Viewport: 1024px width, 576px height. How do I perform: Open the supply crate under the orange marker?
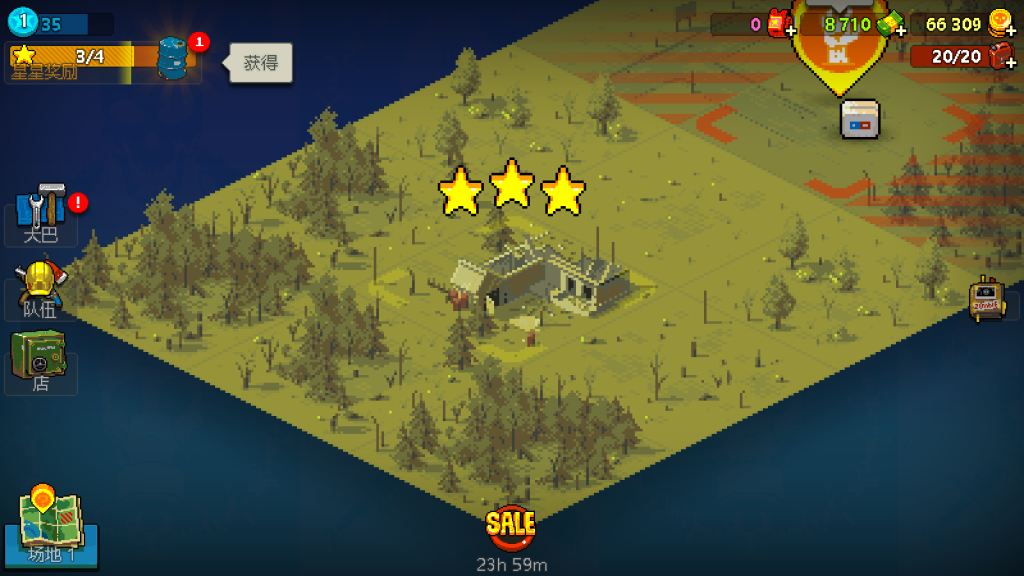[860, 118]
